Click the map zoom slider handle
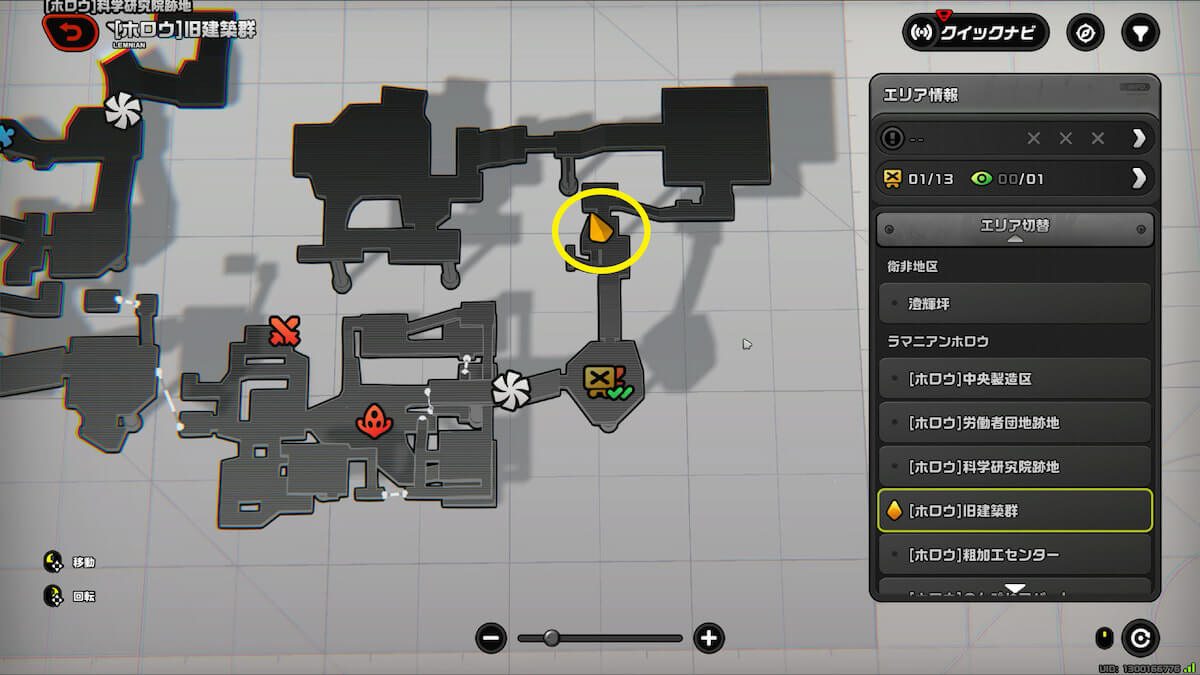 click(551, 638)
